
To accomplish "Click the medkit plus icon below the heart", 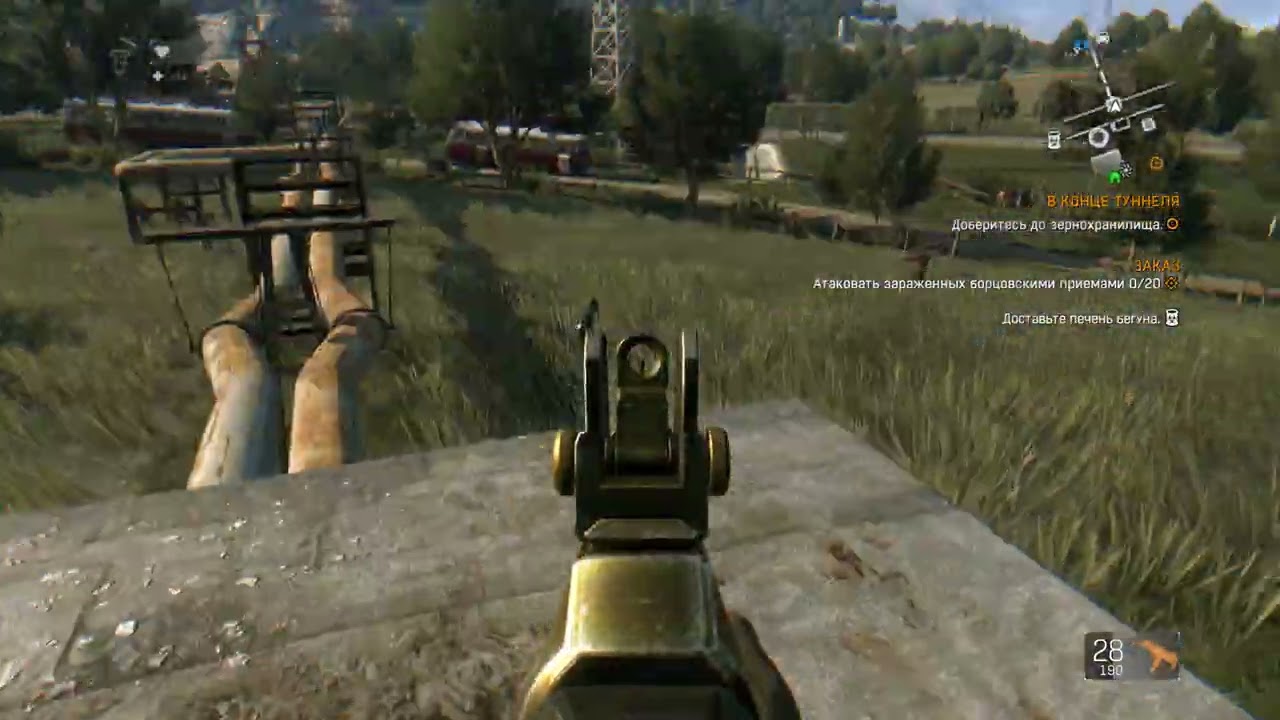I will (158, 76).
